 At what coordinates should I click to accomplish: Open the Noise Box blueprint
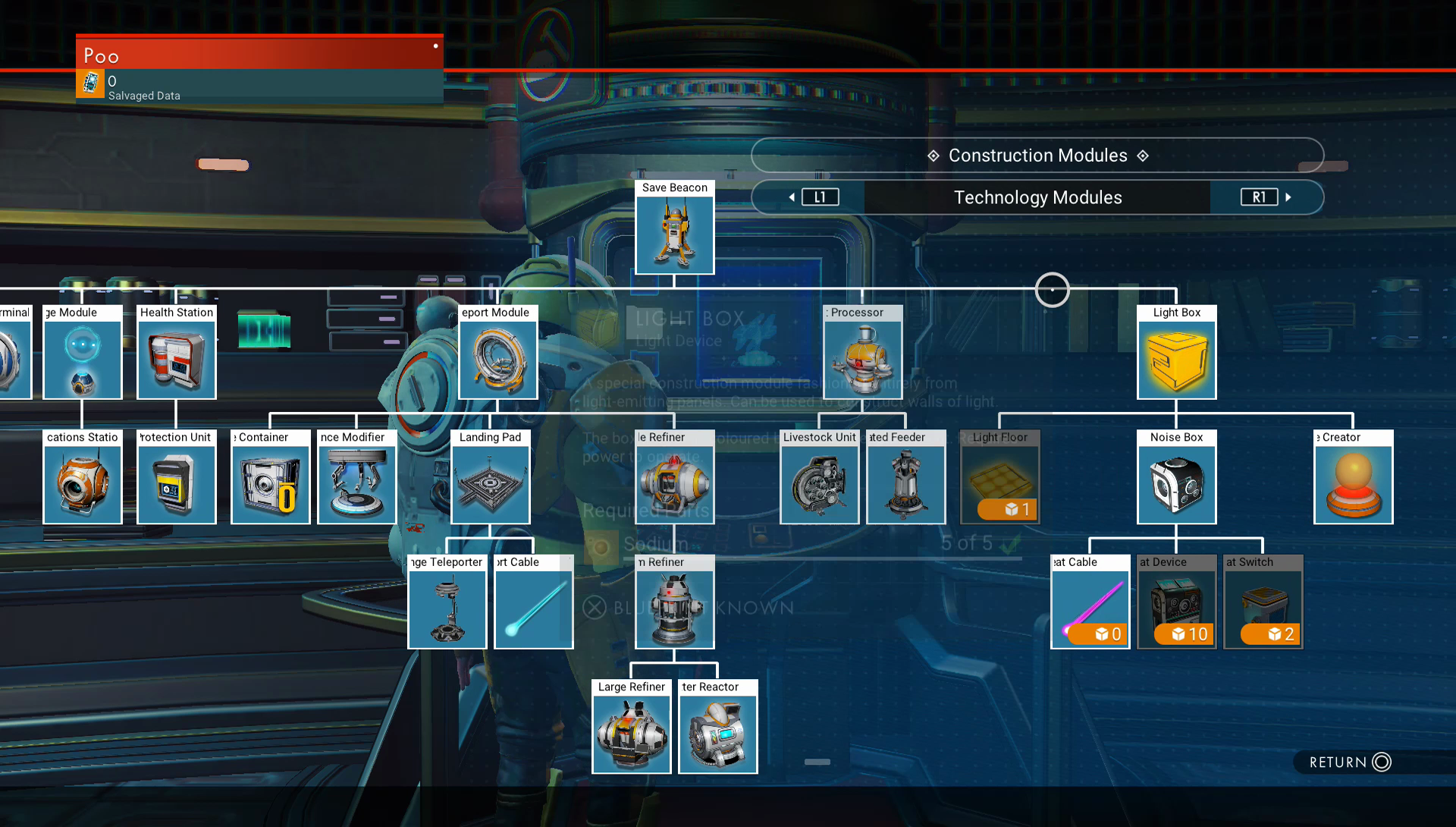point(1176,478)
